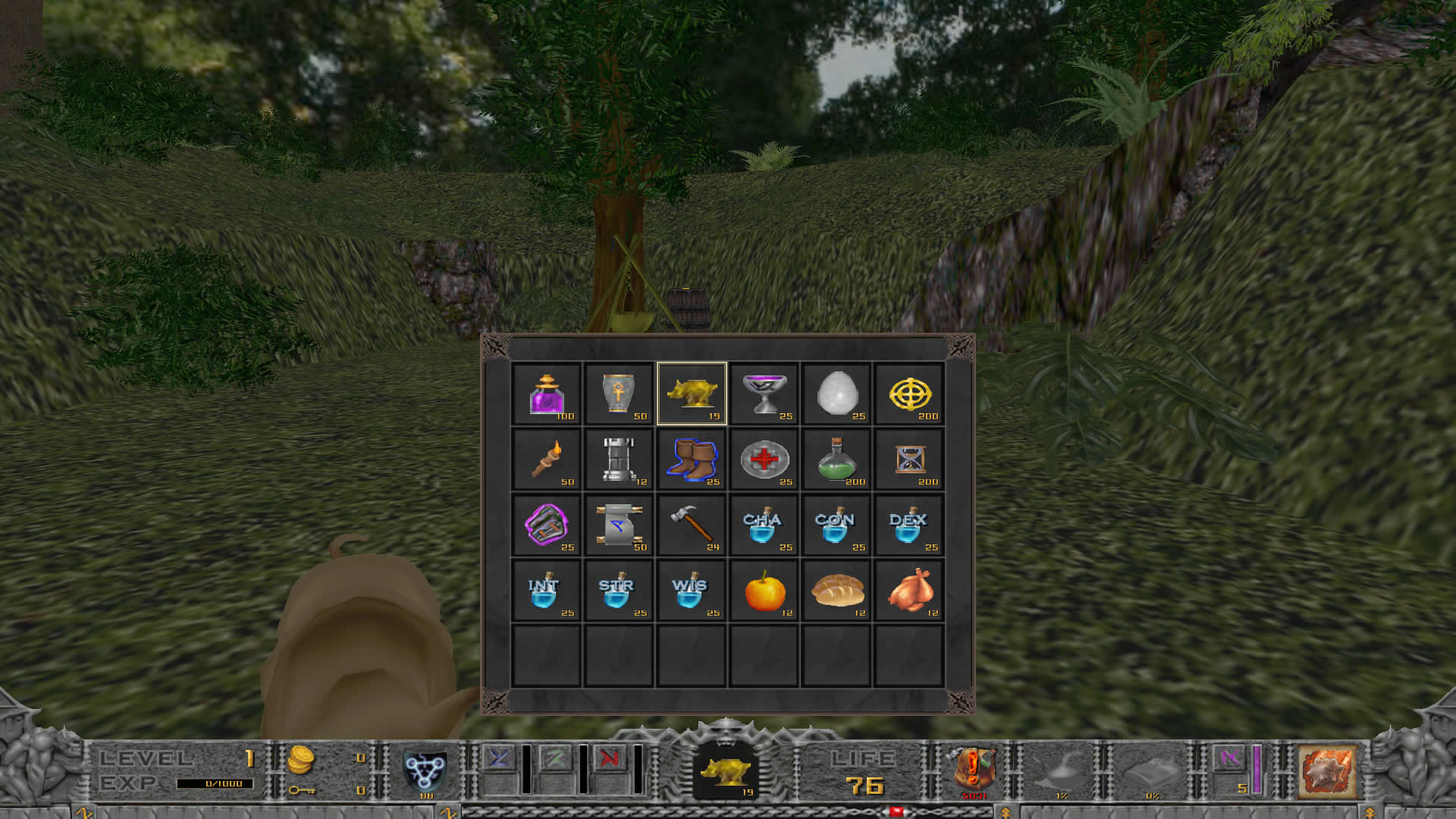
Task: Pick the burning torch slot
Action: point(546,460)
